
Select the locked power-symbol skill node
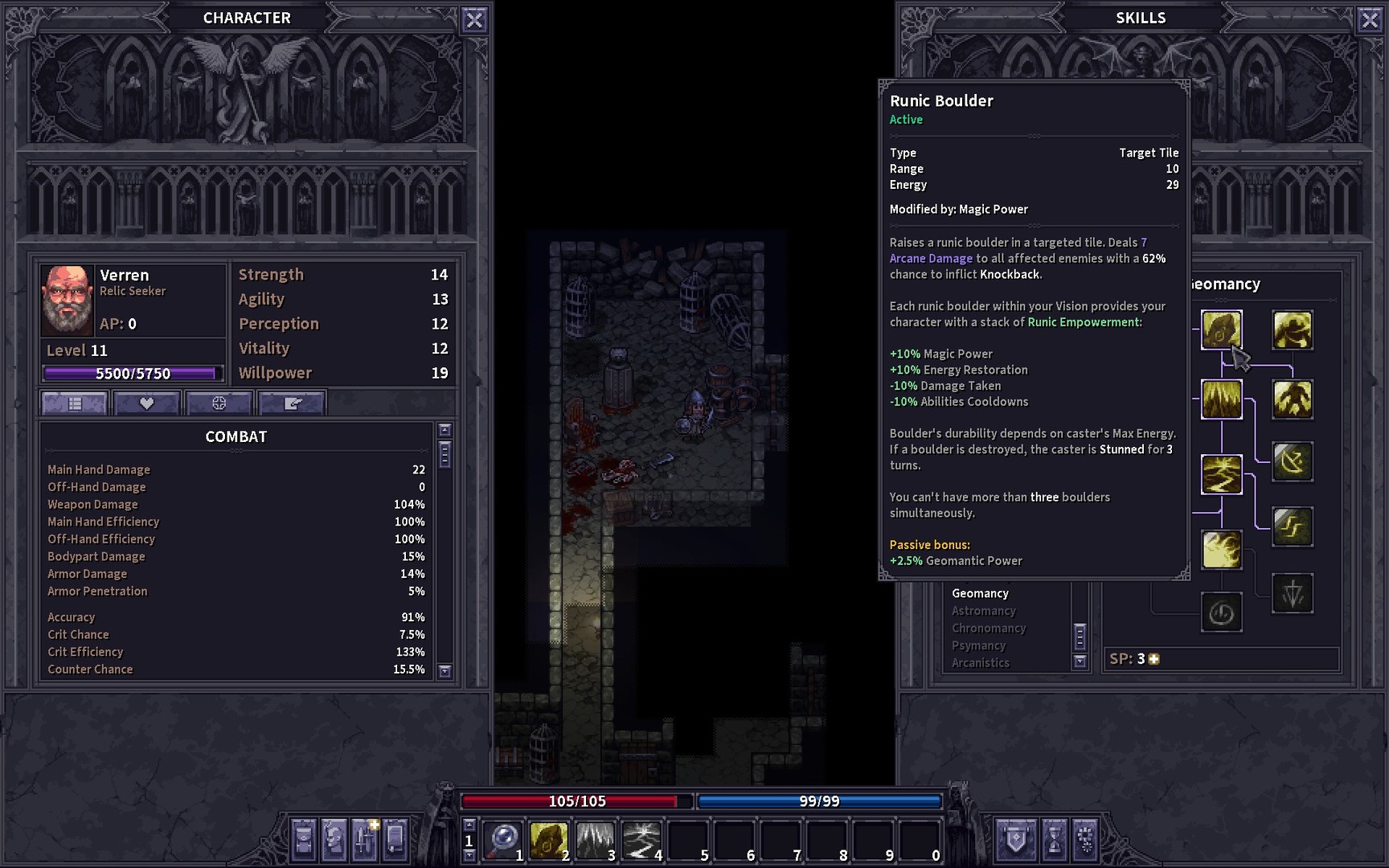coord(1221,613)
